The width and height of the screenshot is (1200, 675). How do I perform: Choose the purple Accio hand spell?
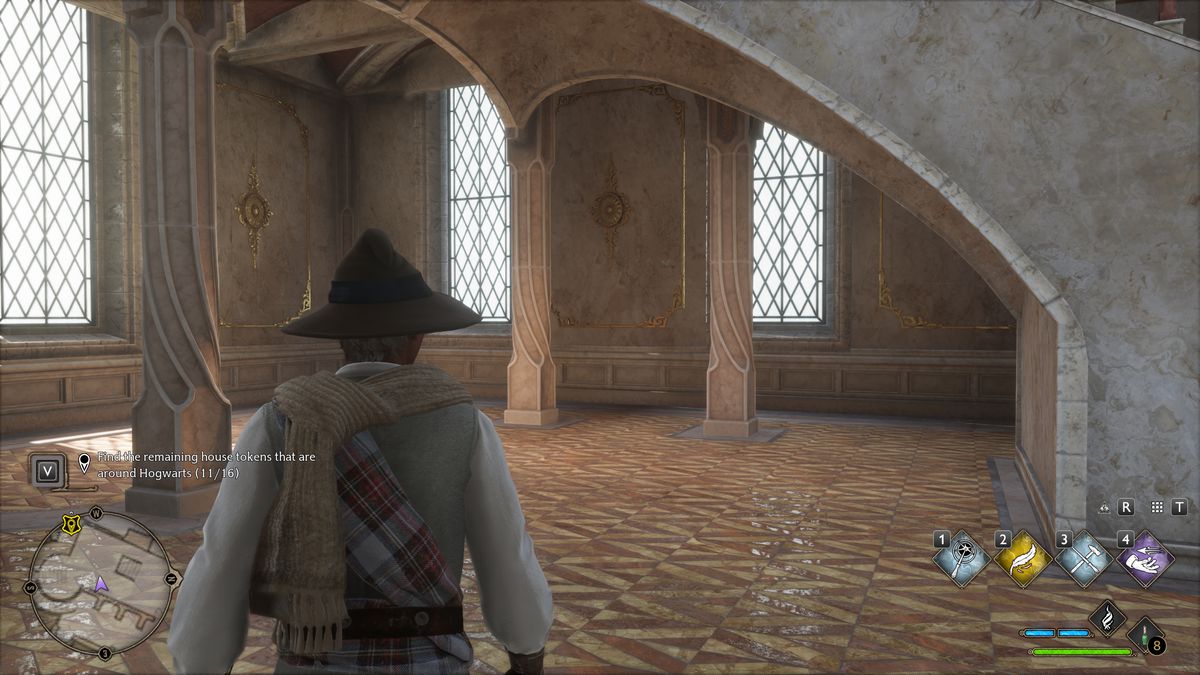(1146, 559)
